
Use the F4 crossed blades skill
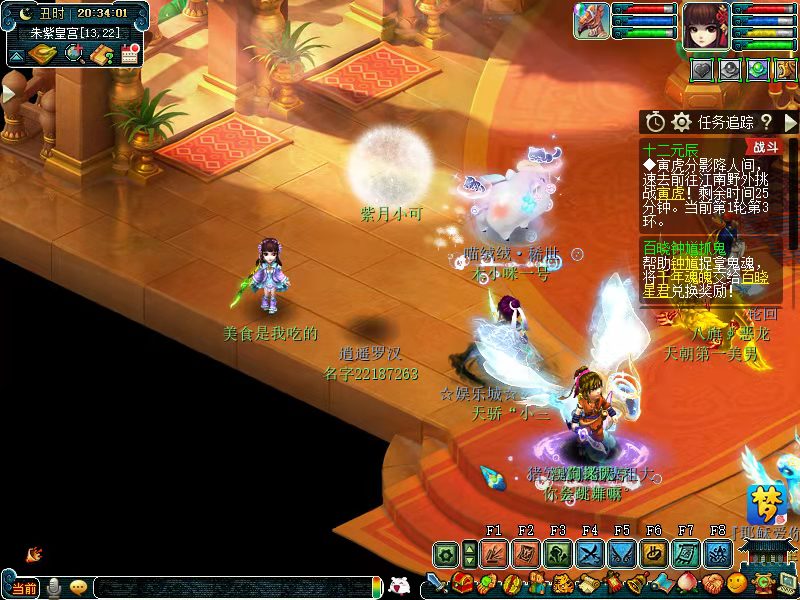point(590,554)
